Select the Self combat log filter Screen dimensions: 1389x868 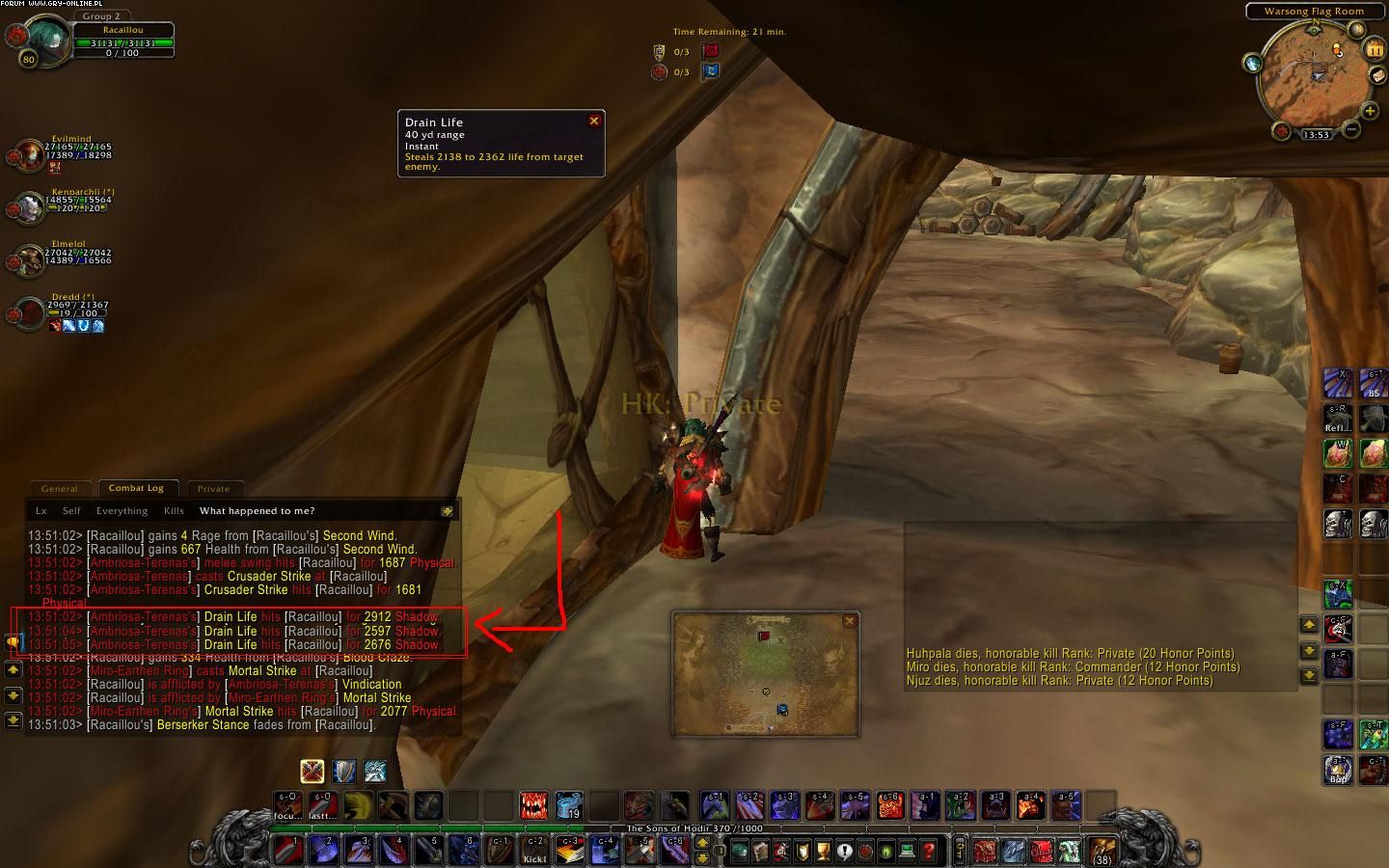click(71, 511)
